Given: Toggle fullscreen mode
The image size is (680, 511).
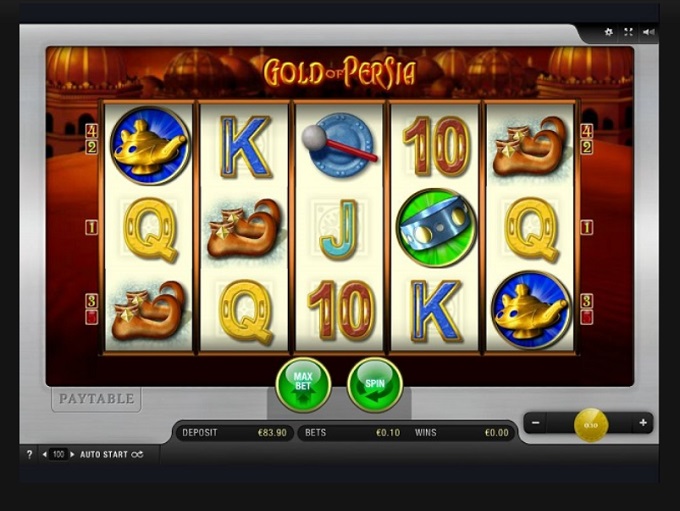Looking at the screenshot, I should (x=629, y=32).
